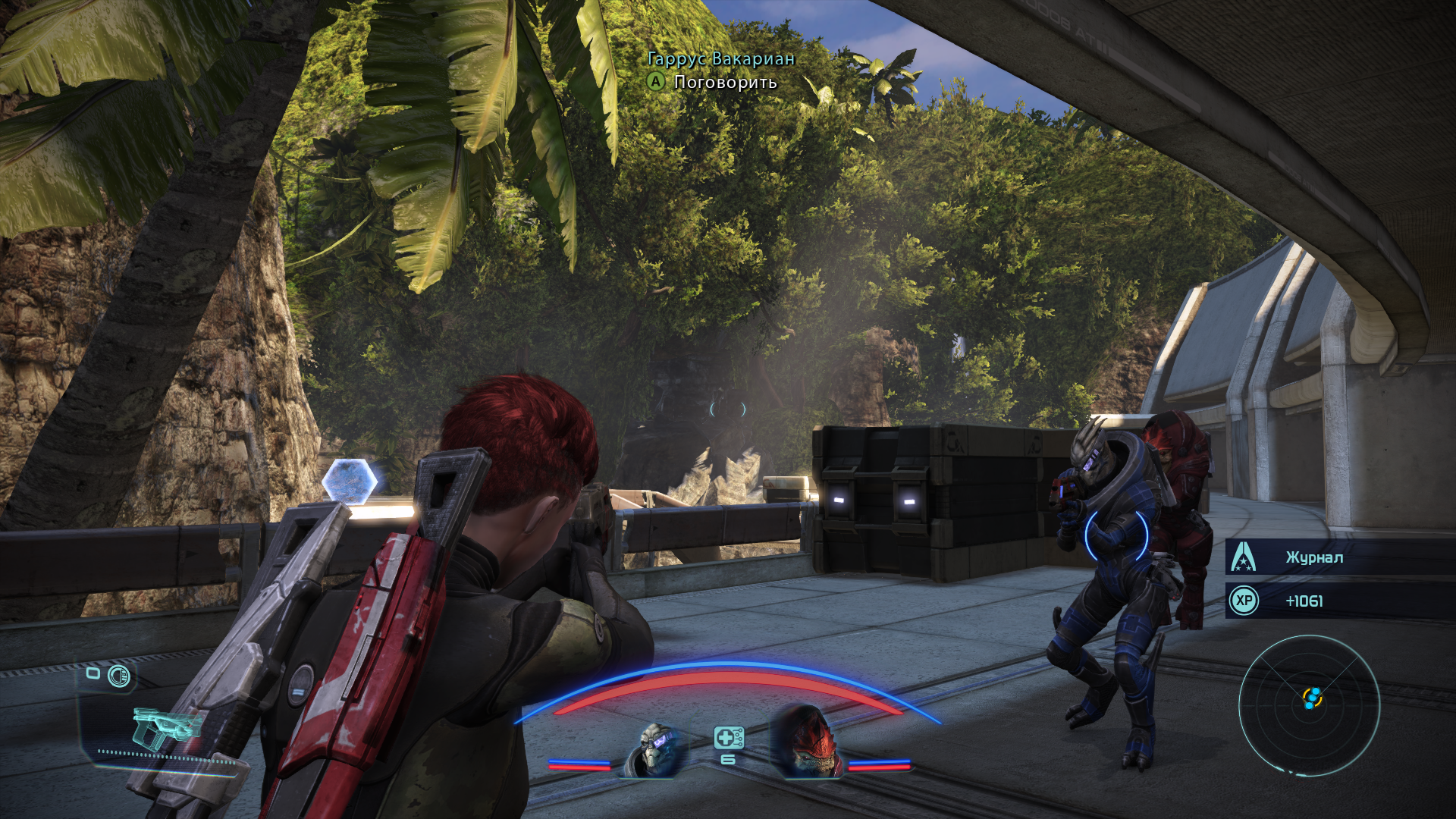The image size is (1456, 819).
Task: Click the grenade indicator icon
Action: [x=119, y=676]
